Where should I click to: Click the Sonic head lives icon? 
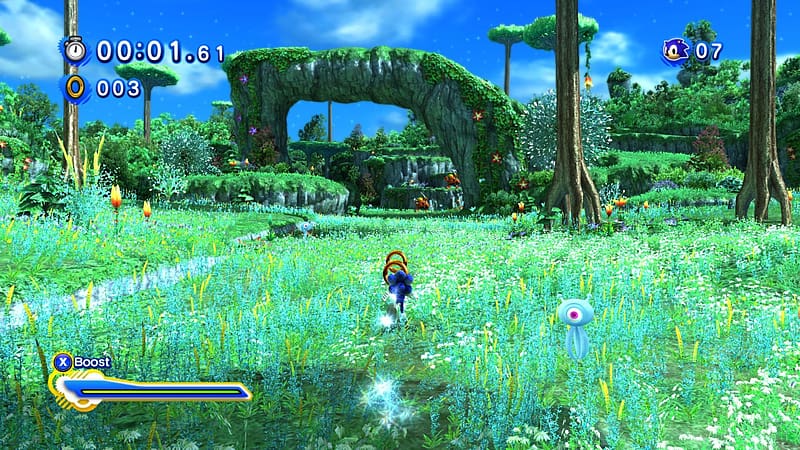click(676, 49)
